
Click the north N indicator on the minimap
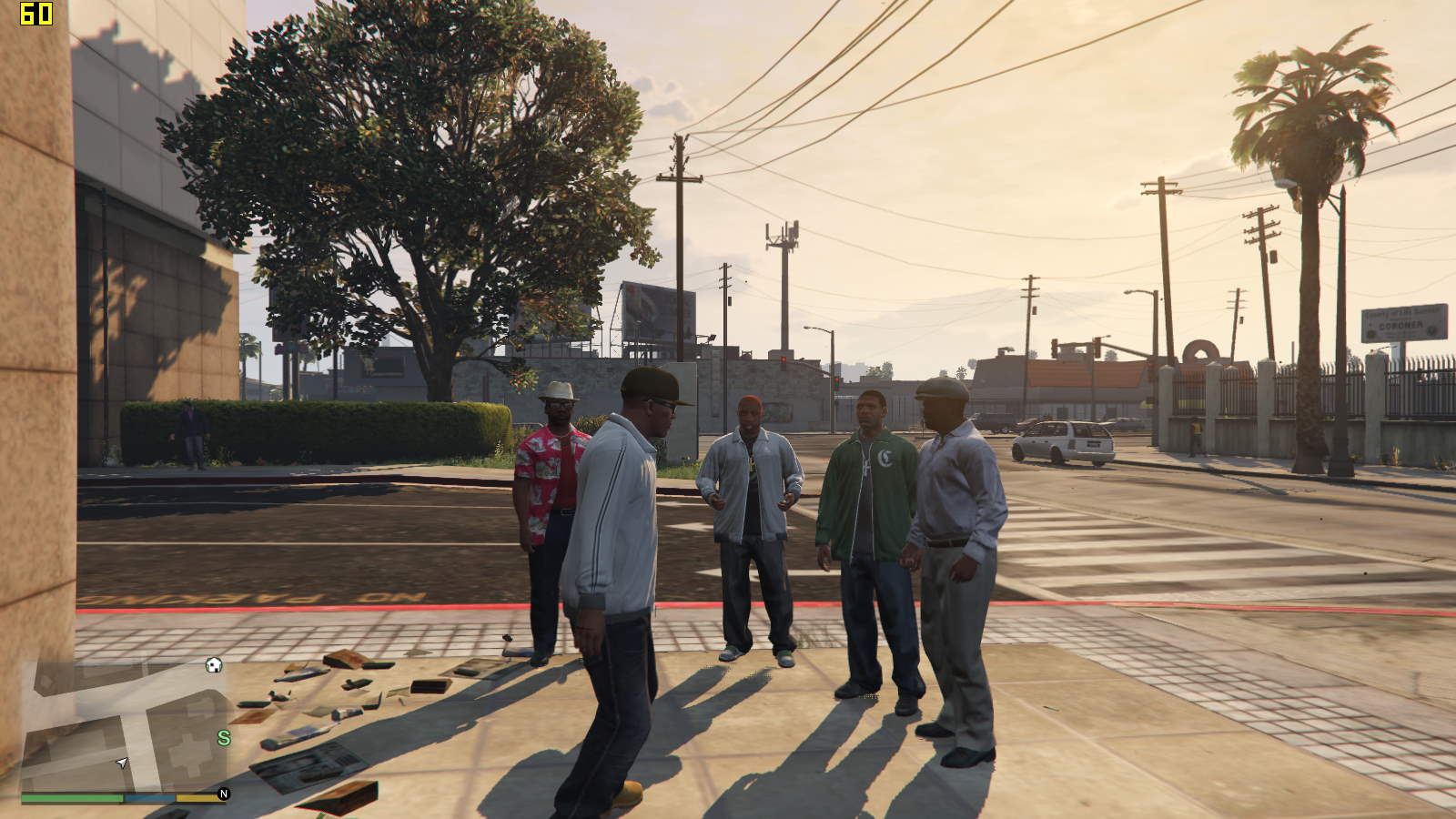coord(224,794)
